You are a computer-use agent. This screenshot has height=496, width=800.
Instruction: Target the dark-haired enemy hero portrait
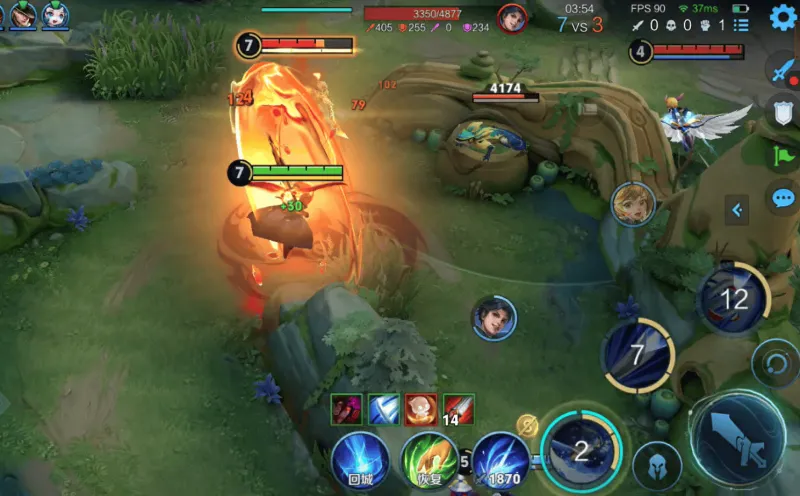point(494,318)
